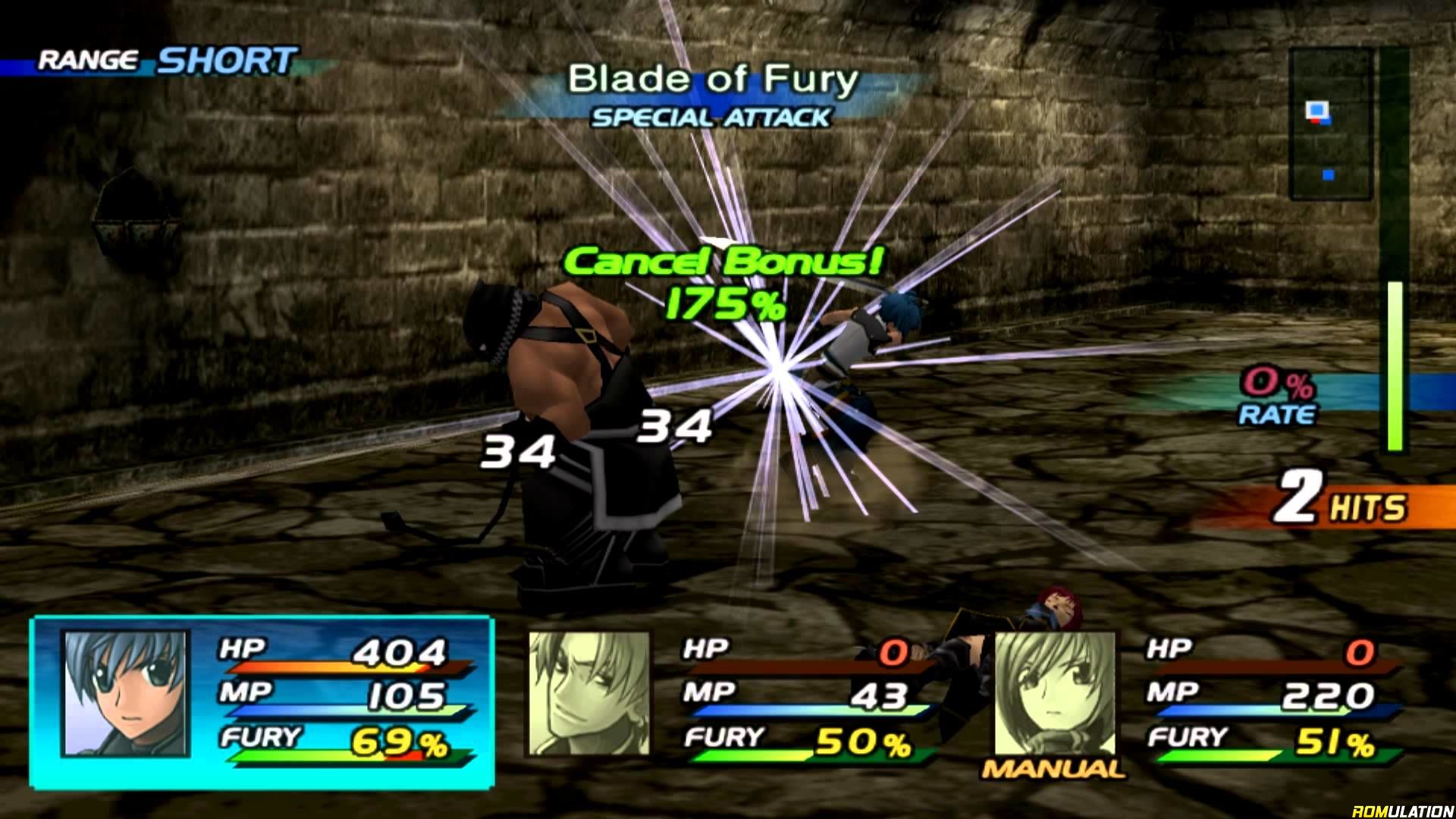This screenshot has height=819, width=1456.
Task: Pick the portrait labeled MANUAL
Action: click(1055, 693)
